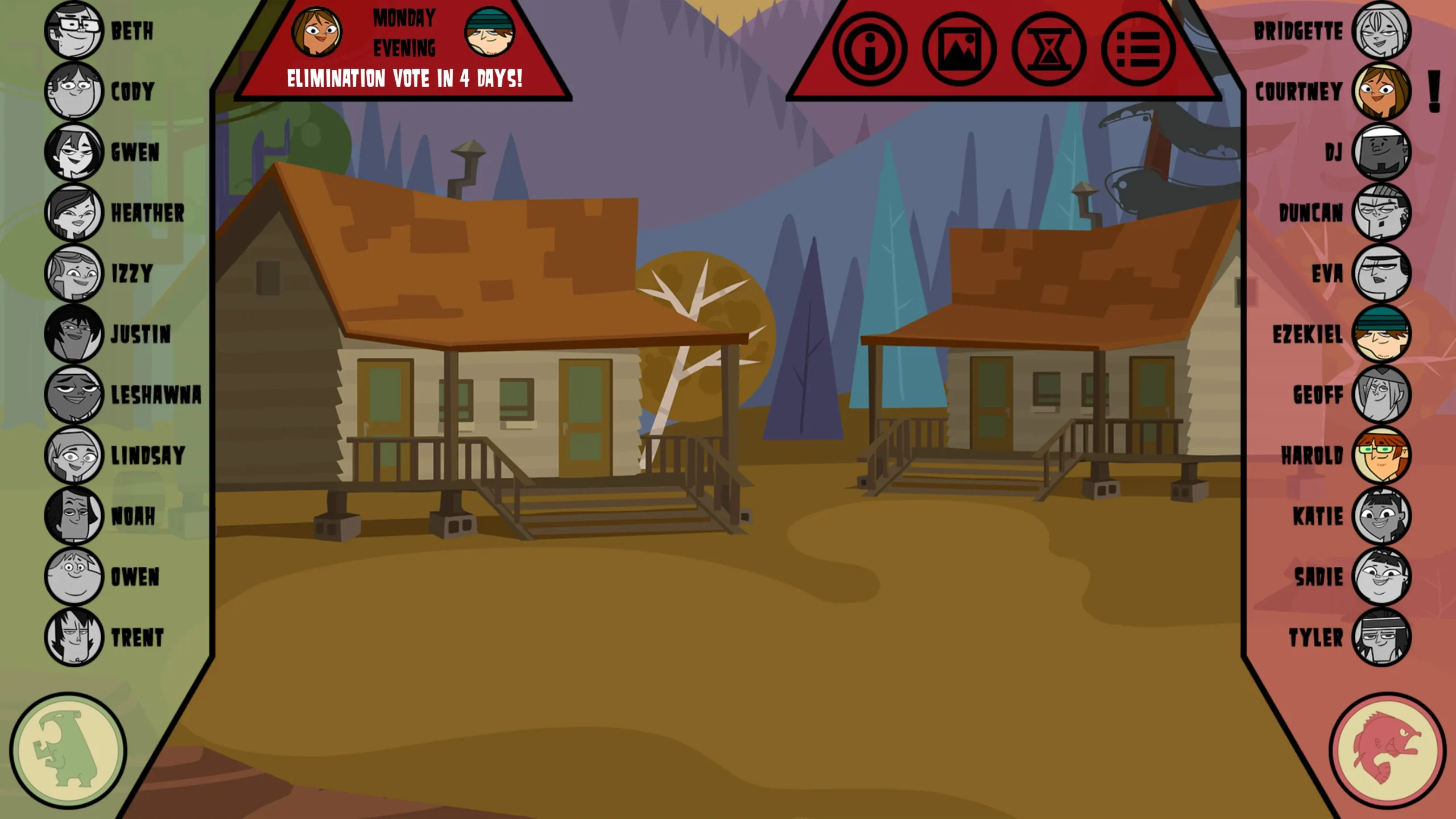1456x819 pixels.
Task: Select Gwen in the contestant list
Action: [x=74, y=152]
